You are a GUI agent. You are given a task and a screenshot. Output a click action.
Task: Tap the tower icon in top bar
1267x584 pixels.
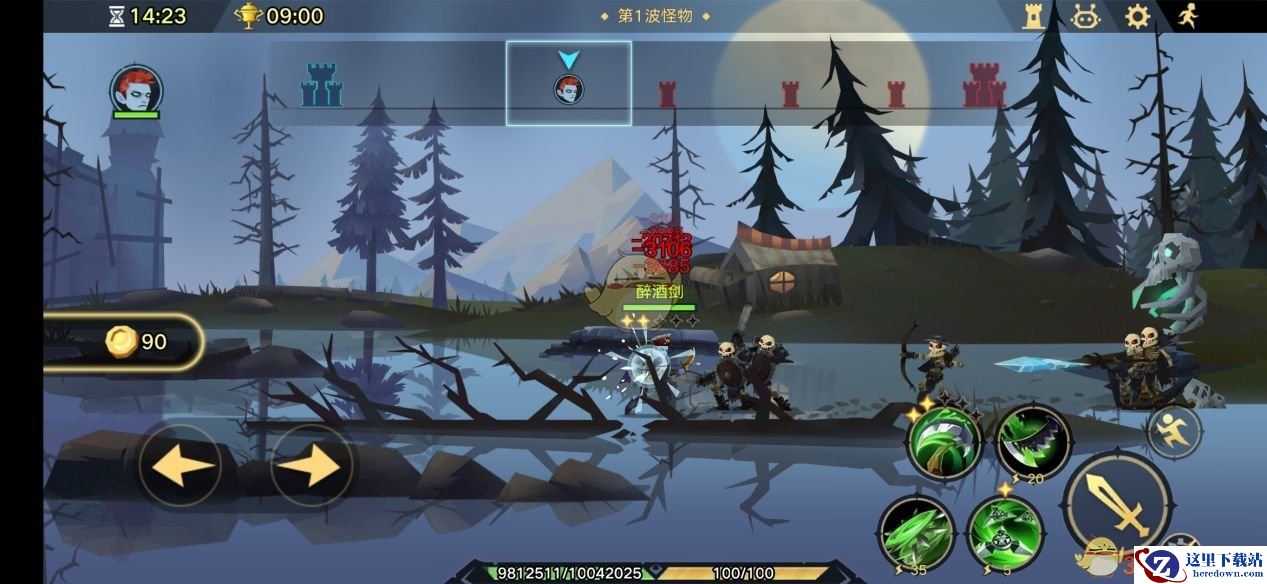(x=1033, y=16)
